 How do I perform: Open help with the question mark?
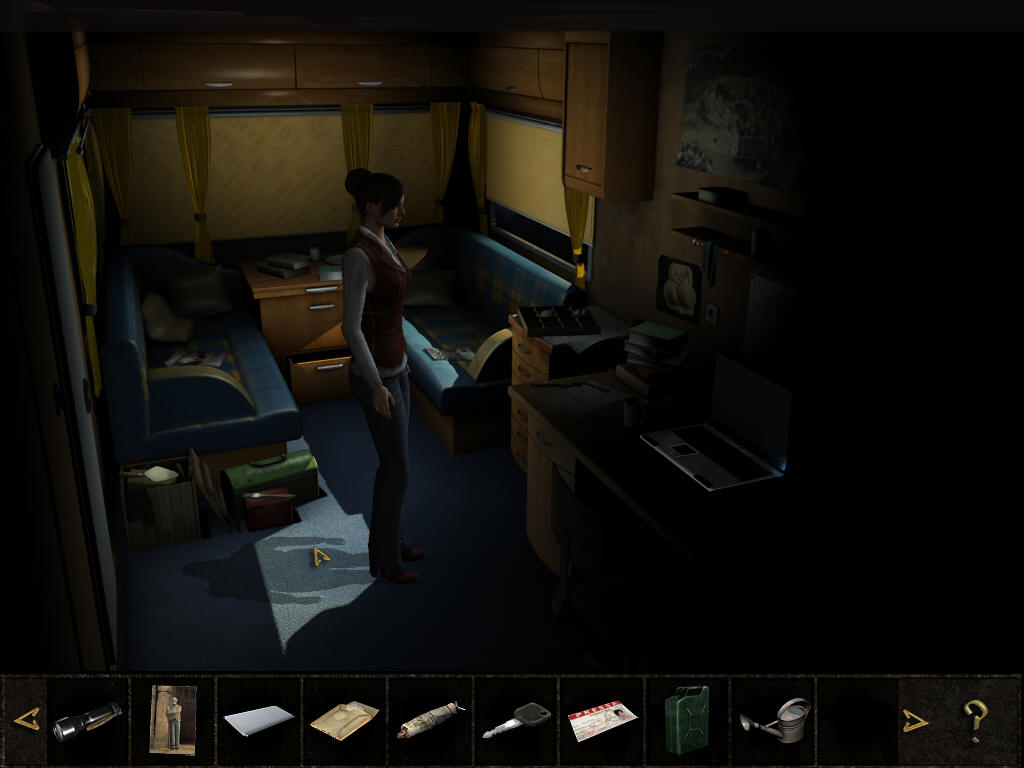point(975,720)
